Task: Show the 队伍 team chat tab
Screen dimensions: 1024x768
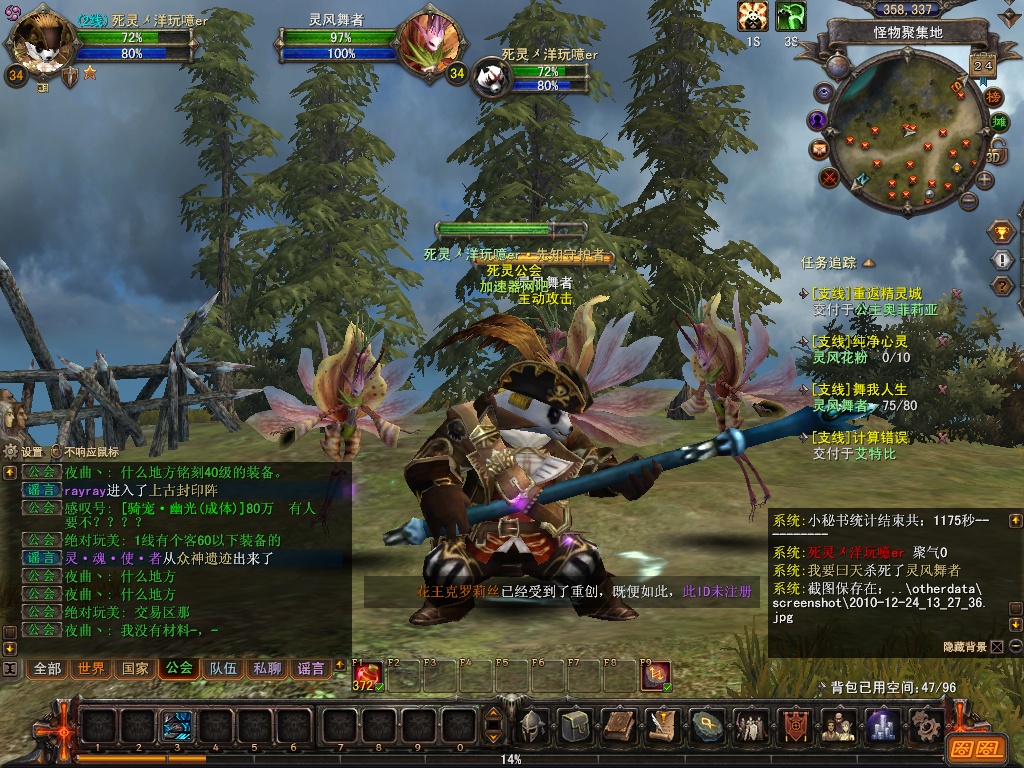Action: (x=223, y=668)
